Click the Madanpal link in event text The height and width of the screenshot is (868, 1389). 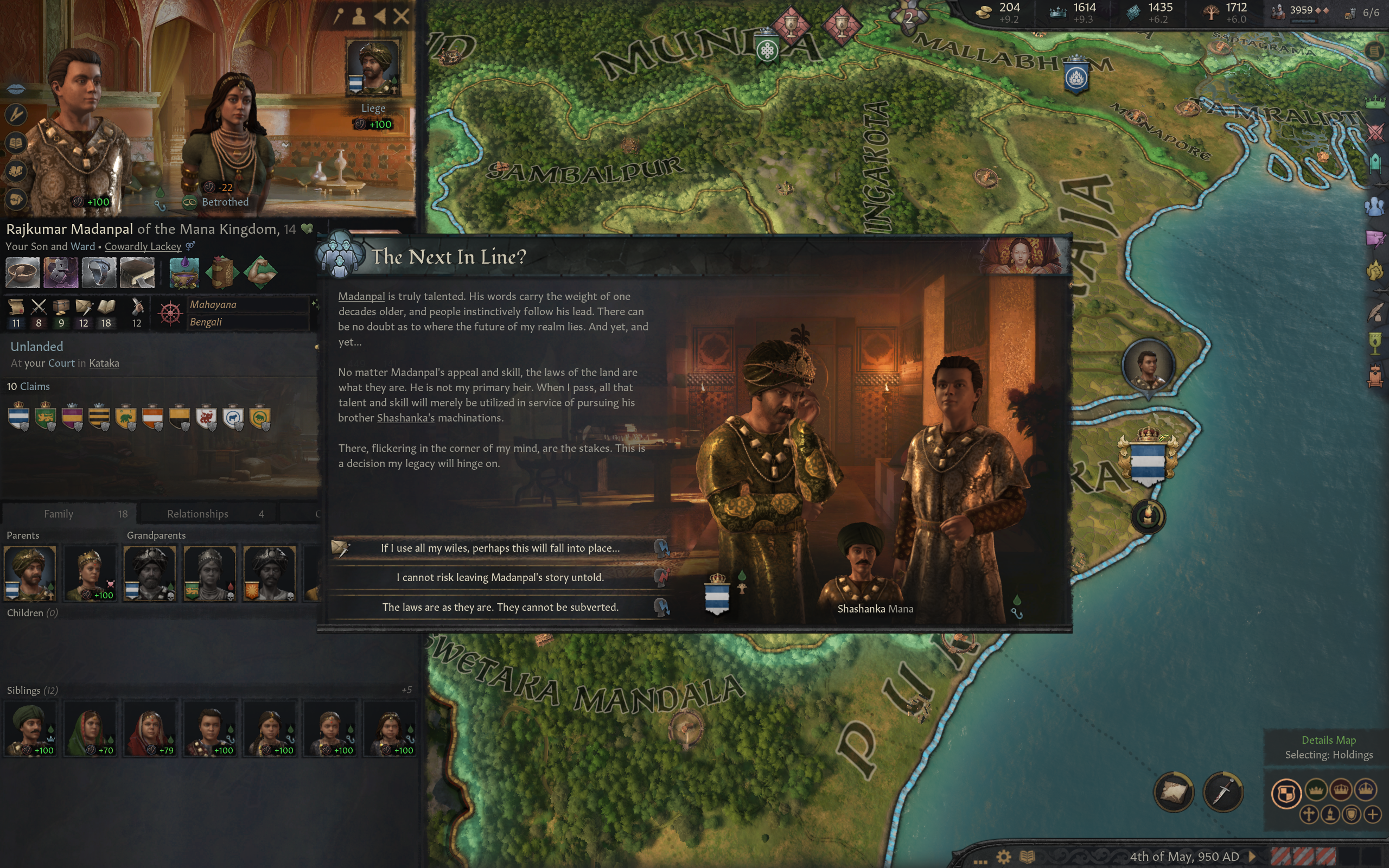(x=361, y=296)
